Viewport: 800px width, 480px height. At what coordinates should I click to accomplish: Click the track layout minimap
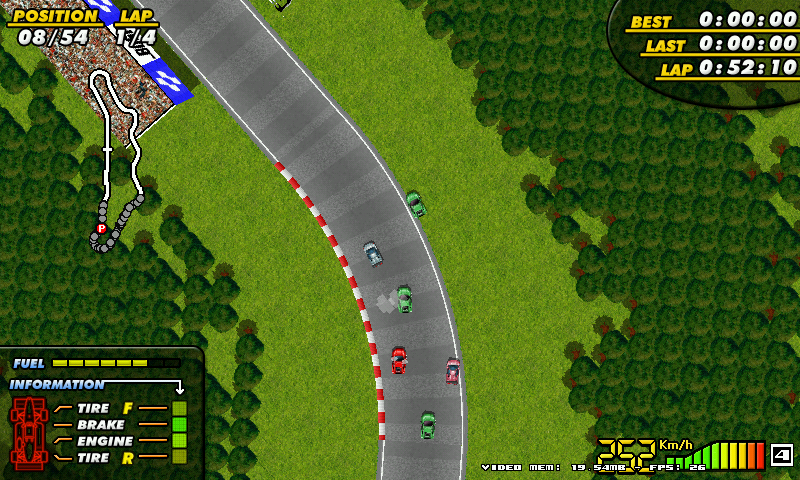point(121,160)
